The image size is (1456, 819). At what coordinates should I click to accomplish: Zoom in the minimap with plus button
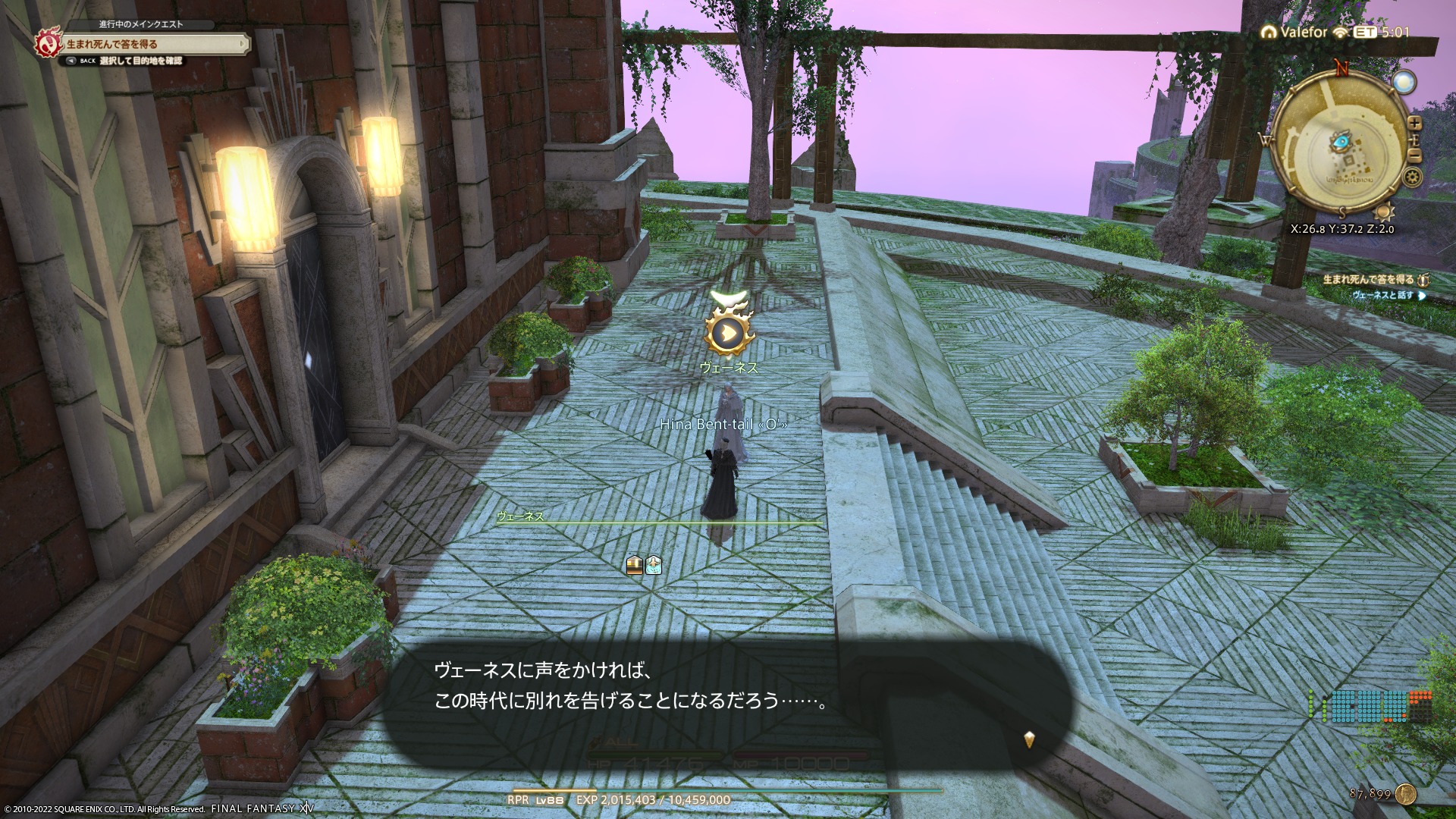[x=1414, y=123]
